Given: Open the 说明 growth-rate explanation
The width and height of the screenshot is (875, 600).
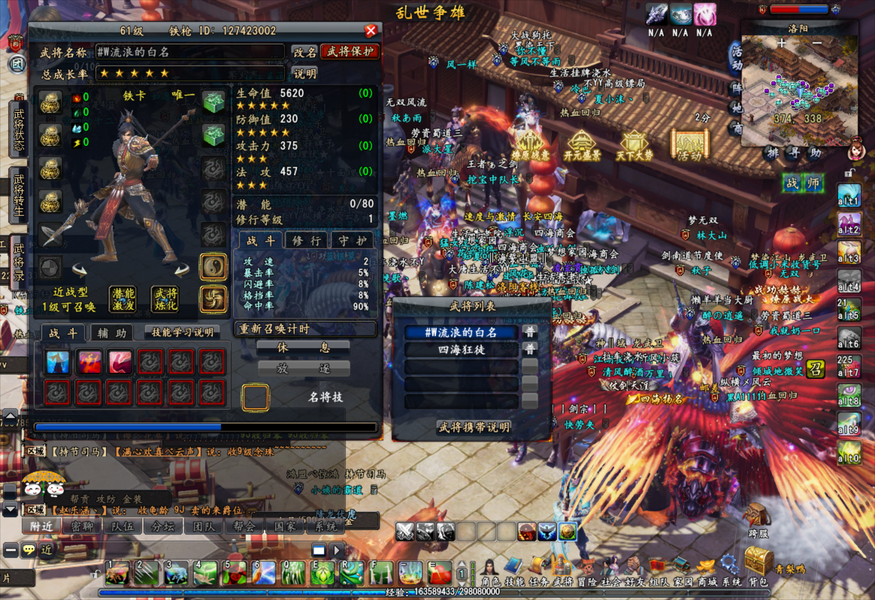Looking at the screenshot, I should [304, 73].
